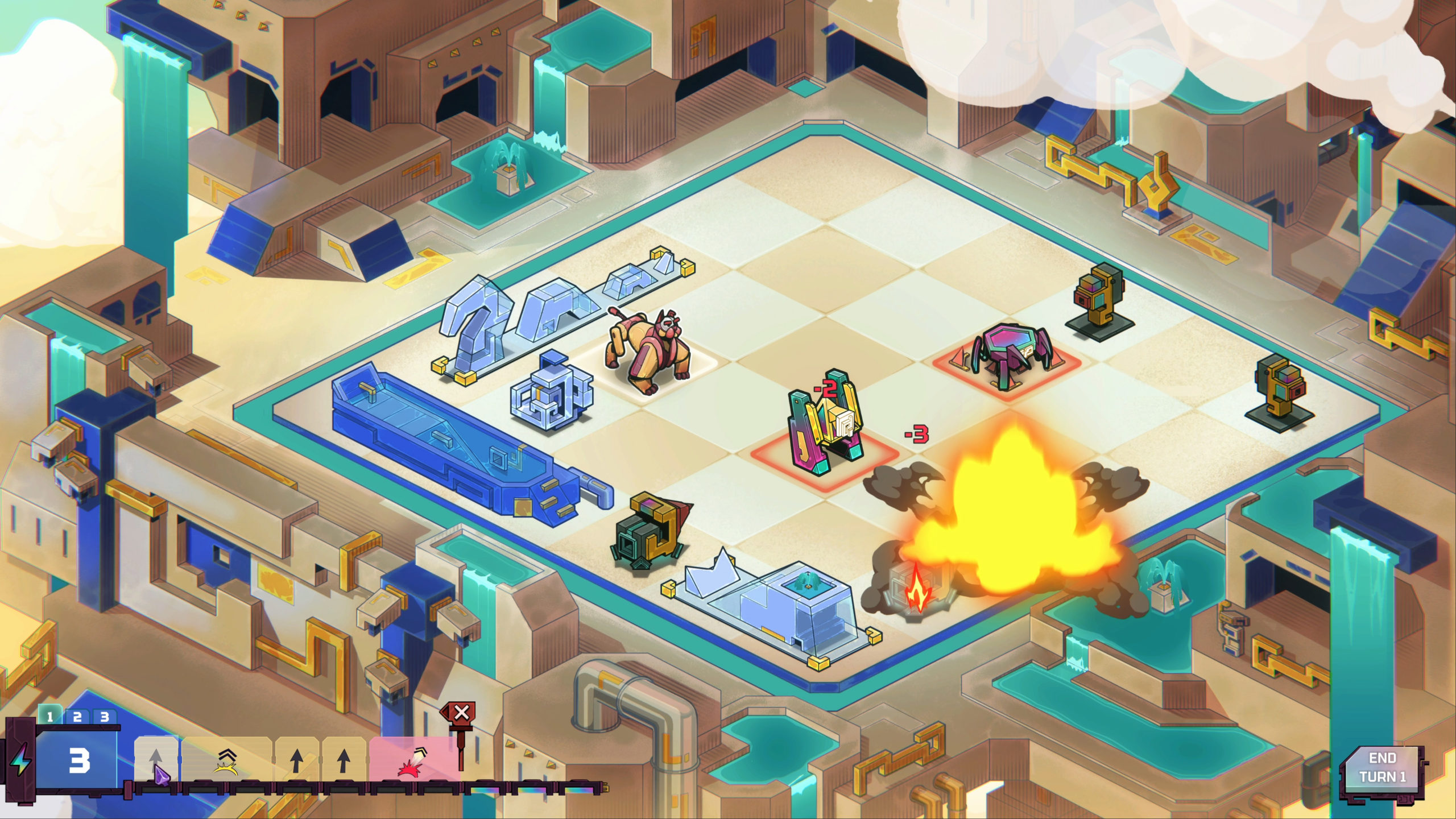This screenshot has height=819, width=1456.
Task: Switch to queue tab 1
Action: coord(50,717)
